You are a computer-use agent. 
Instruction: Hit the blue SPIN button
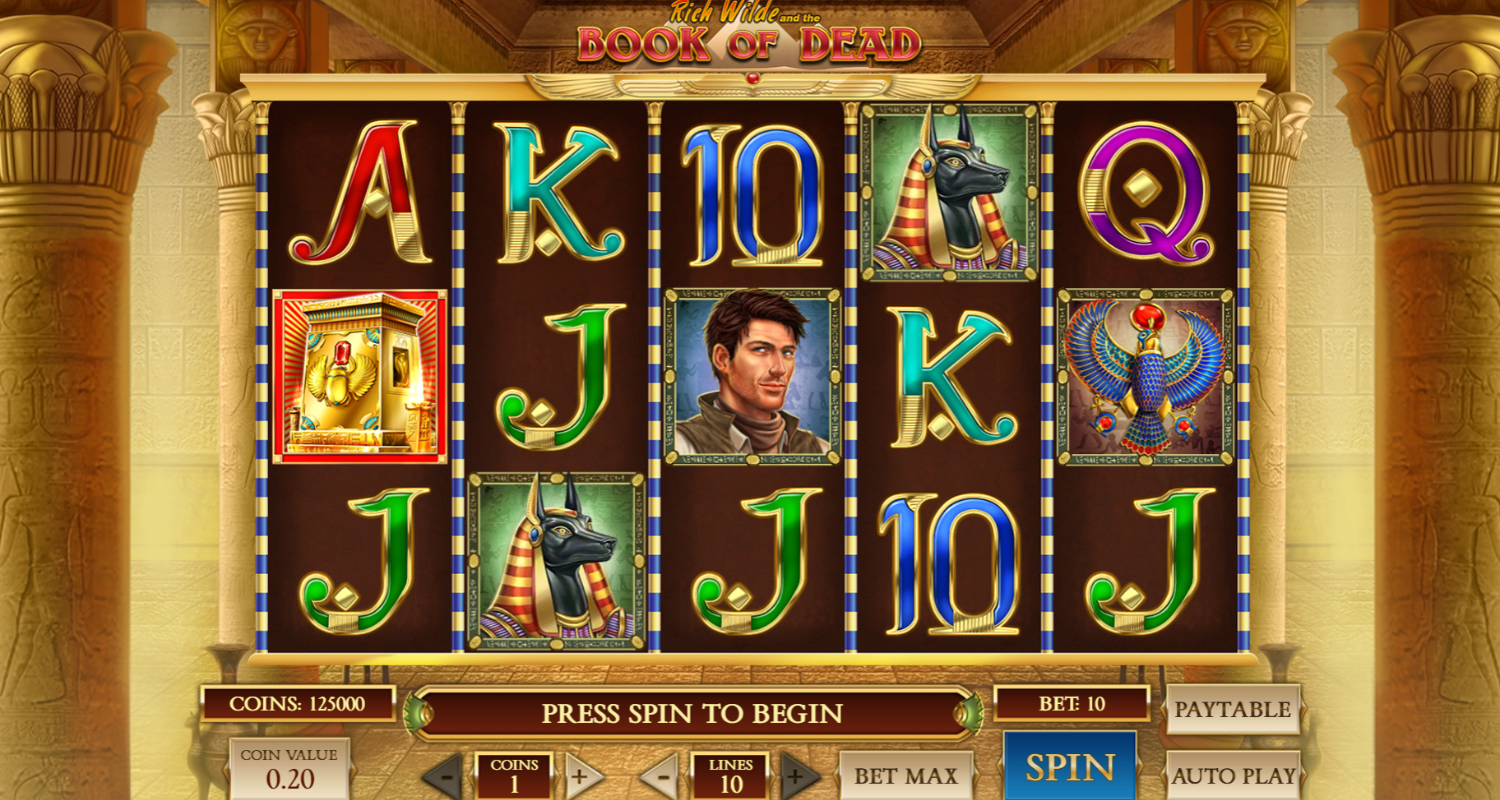point(1069,767)
